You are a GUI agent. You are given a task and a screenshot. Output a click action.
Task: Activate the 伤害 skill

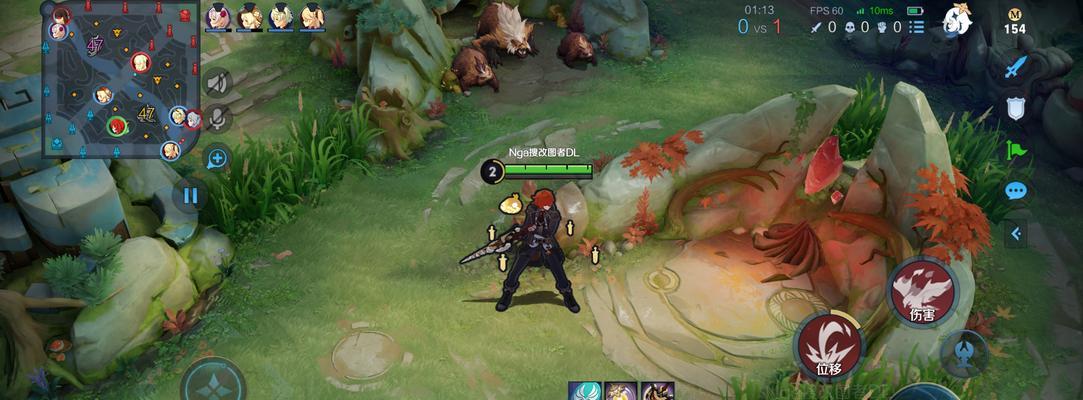[x=922, y=291]
